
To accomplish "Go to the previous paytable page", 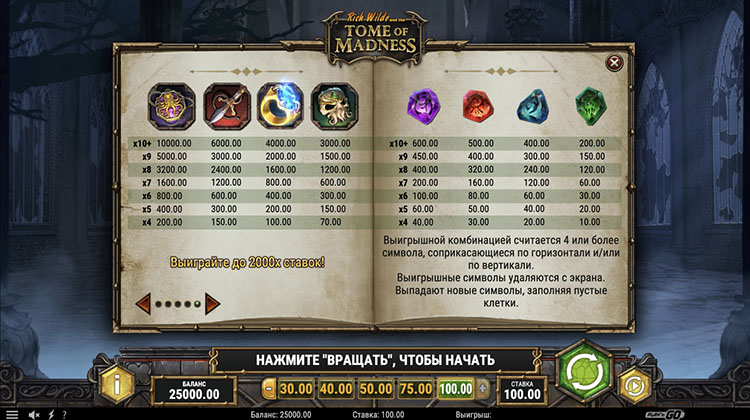I will pyautogui.click(x=143, y=302).
